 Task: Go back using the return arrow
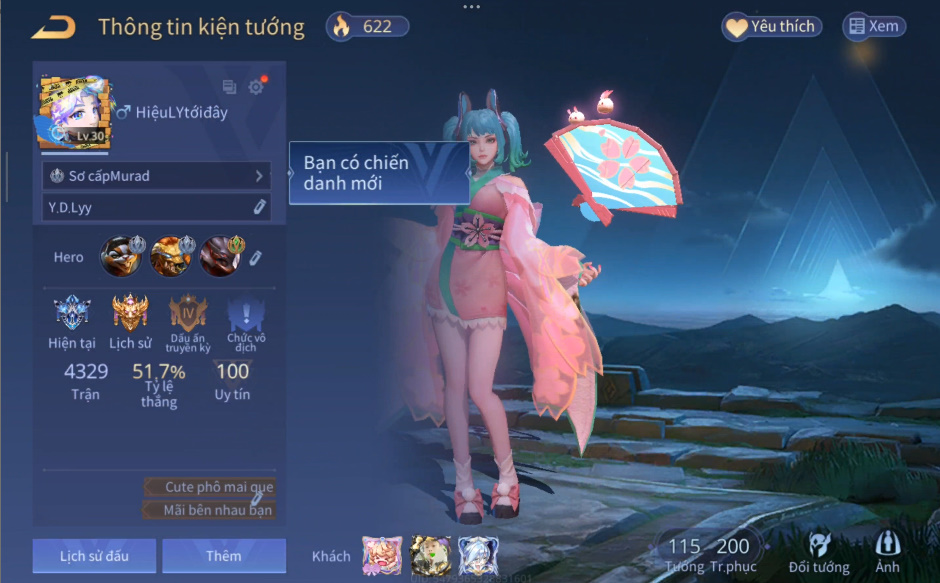coord(54,27)
